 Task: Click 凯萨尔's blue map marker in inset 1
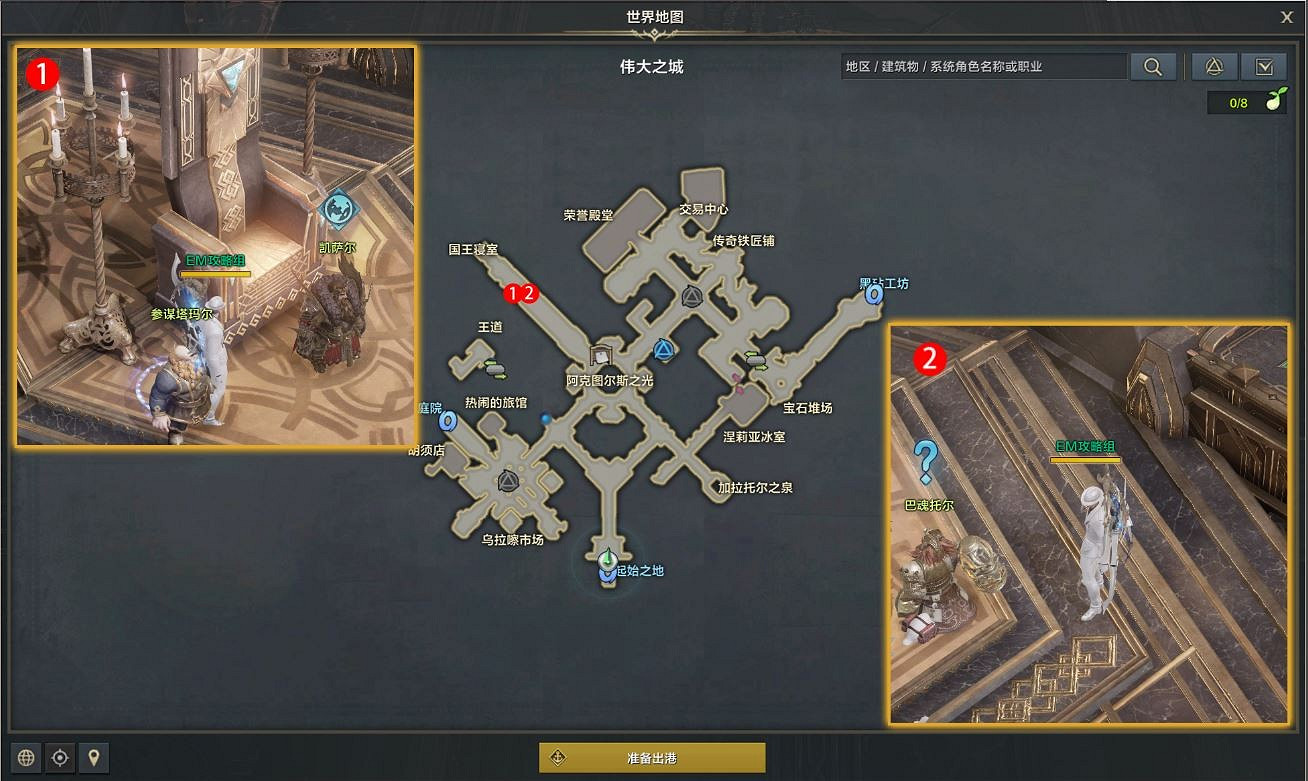[x=339, y=211]
